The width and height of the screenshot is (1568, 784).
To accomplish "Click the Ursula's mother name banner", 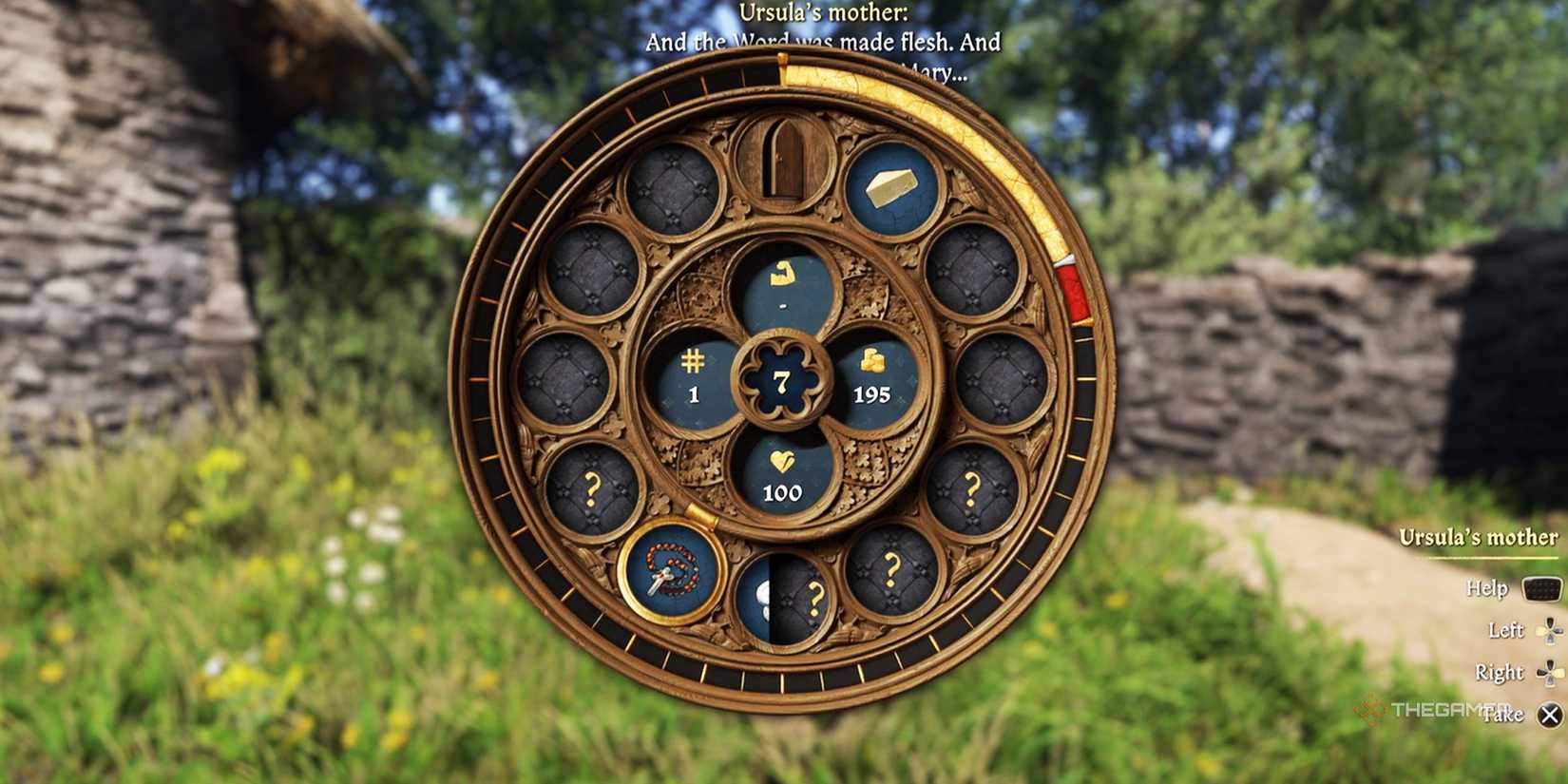I will point(1478,536).
